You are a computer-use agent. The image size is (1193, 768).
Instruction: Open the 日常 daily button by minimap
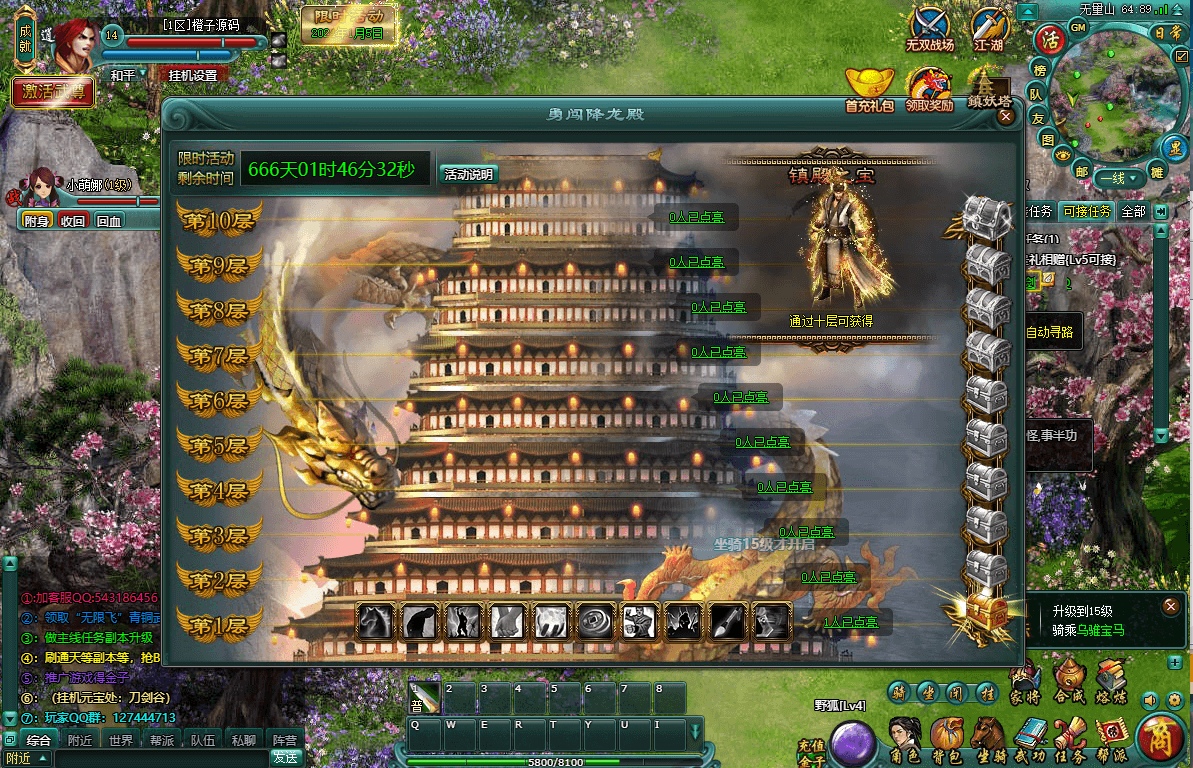point(1167,32)
